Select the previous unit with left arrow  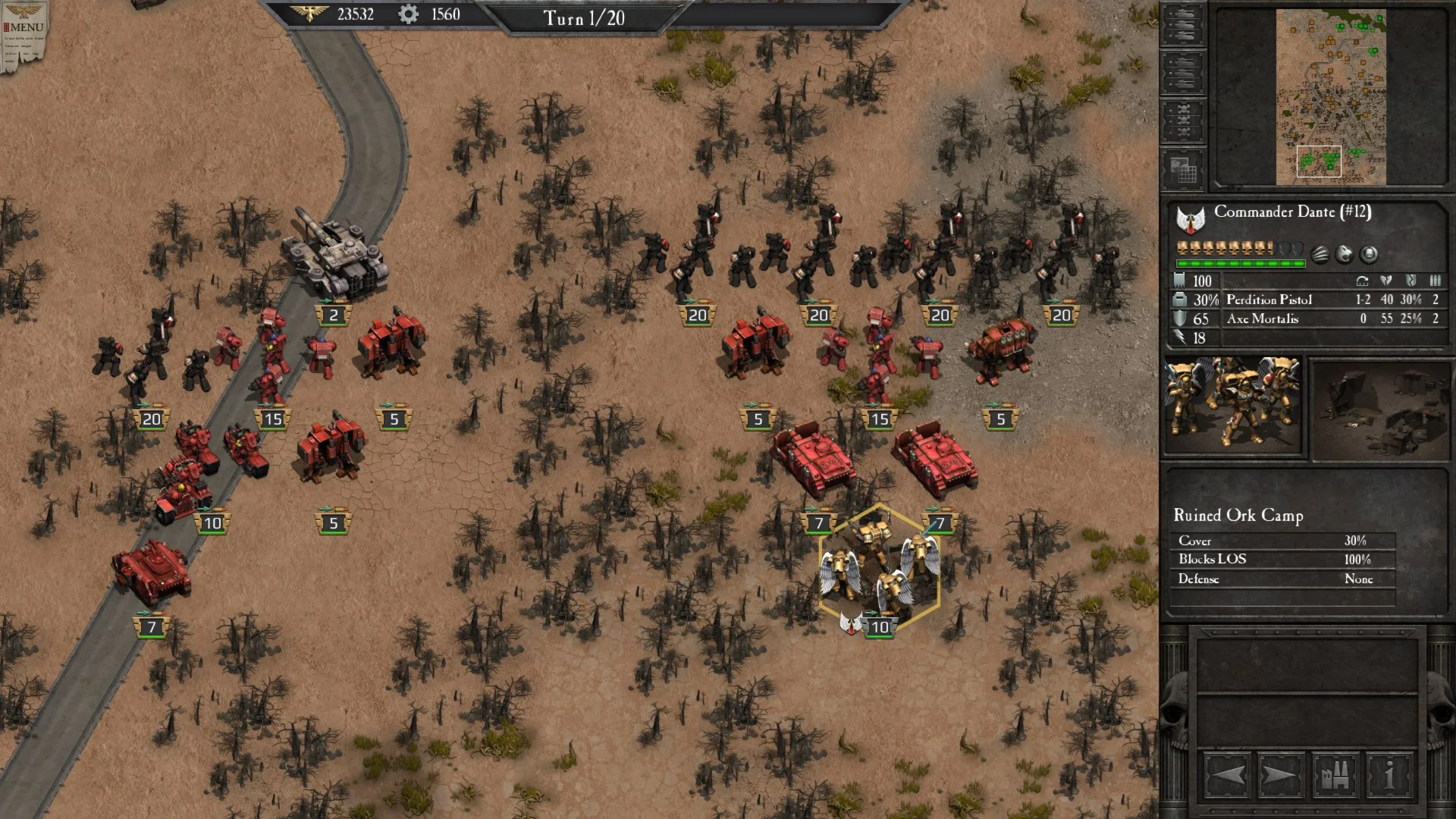(x=1227, y=776)
